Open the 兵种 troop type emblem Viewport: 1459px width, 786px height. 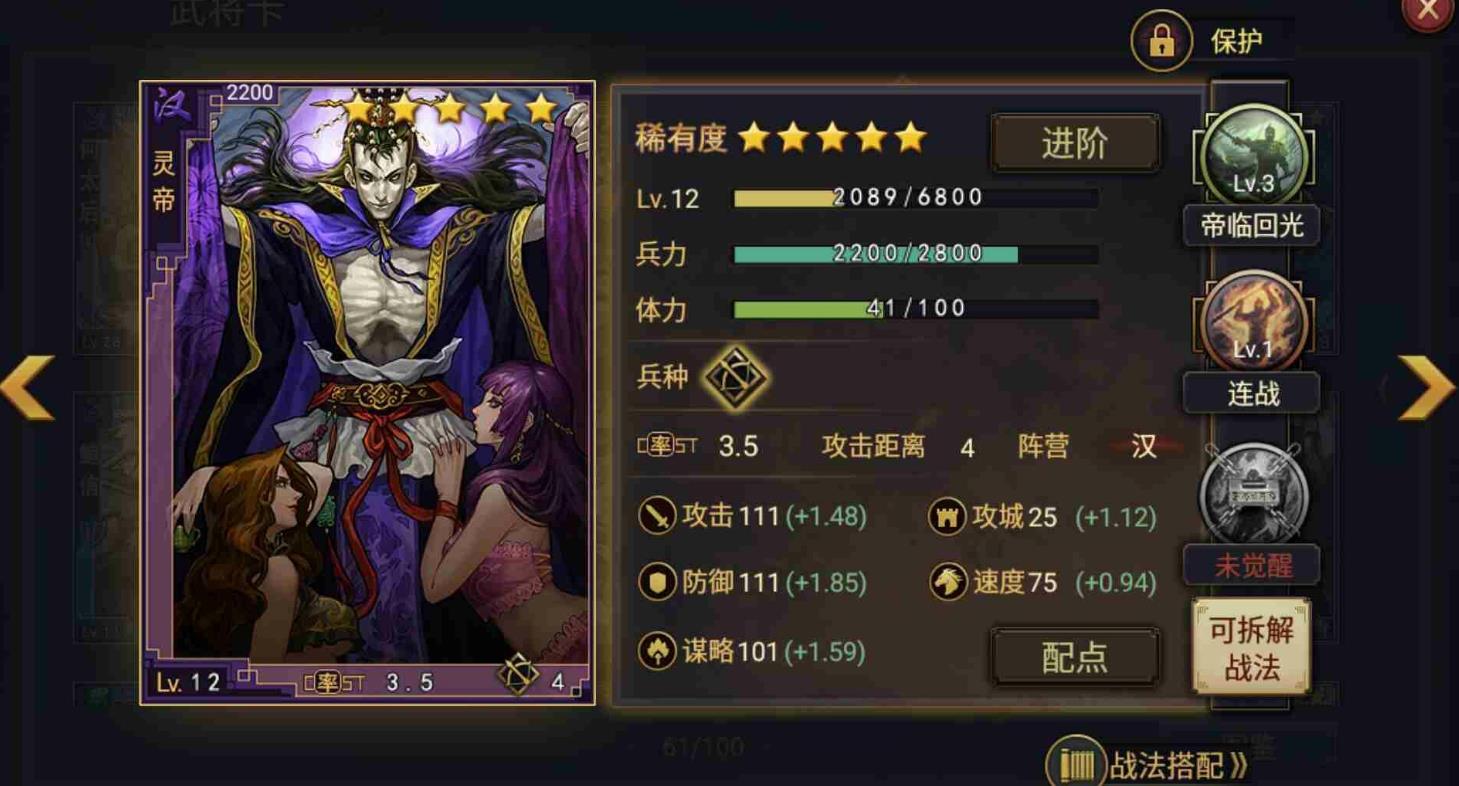[x=735, y=378]
